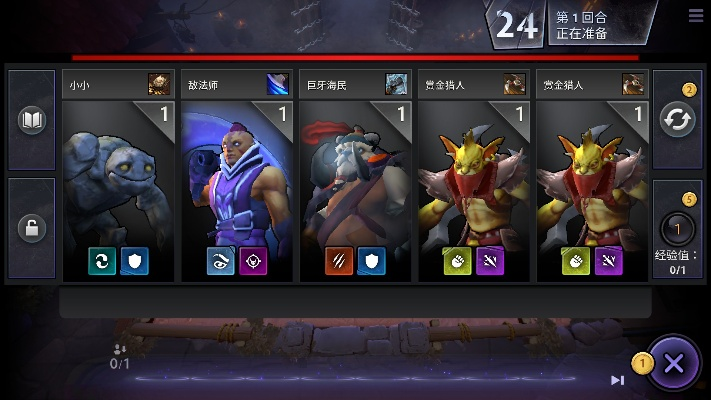Buy experience for 5 gold
711x400 pixels.
[x=676, y=229]
